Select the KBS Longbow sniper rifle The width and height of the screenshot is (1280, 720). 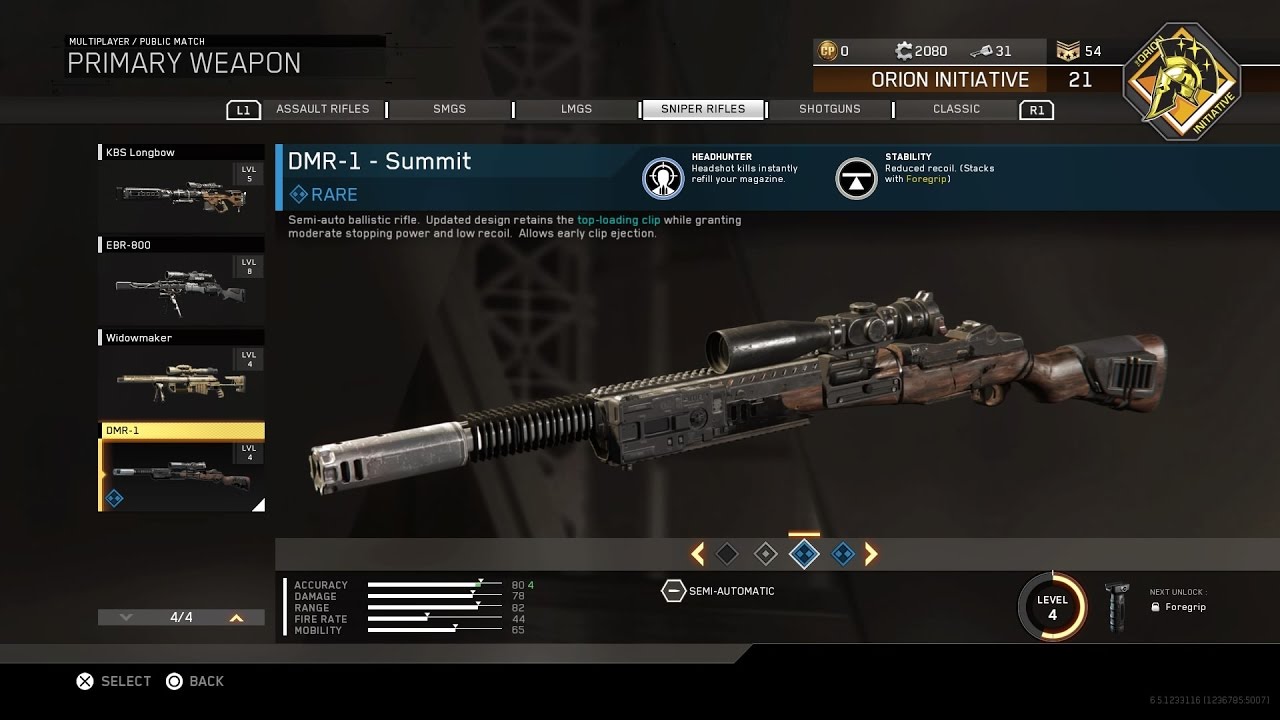(x=181, y=189)
